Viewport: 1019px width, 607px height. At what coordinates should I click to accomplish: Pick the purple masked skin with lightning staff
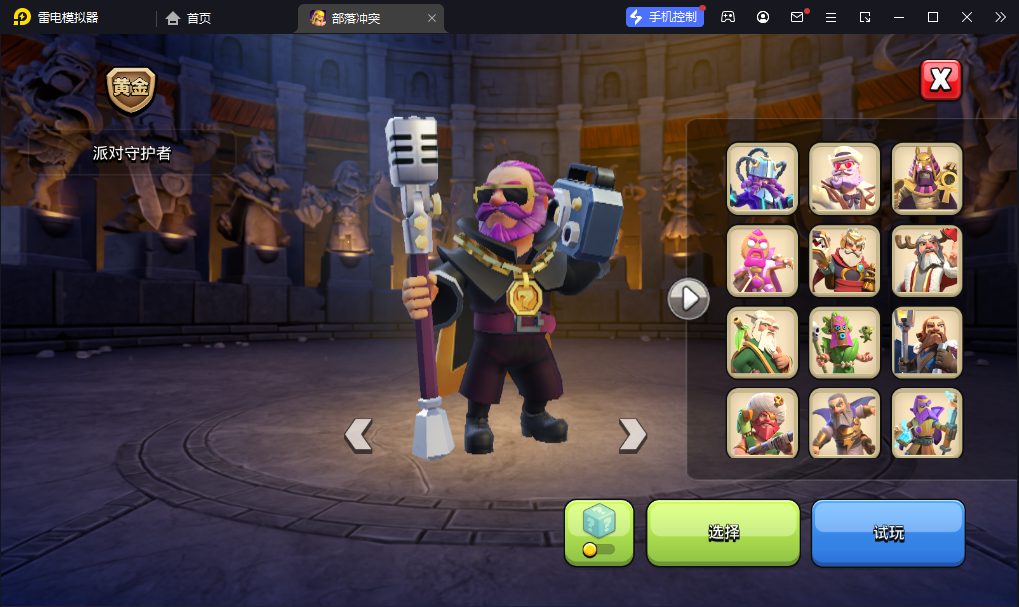tap(926, 423)
